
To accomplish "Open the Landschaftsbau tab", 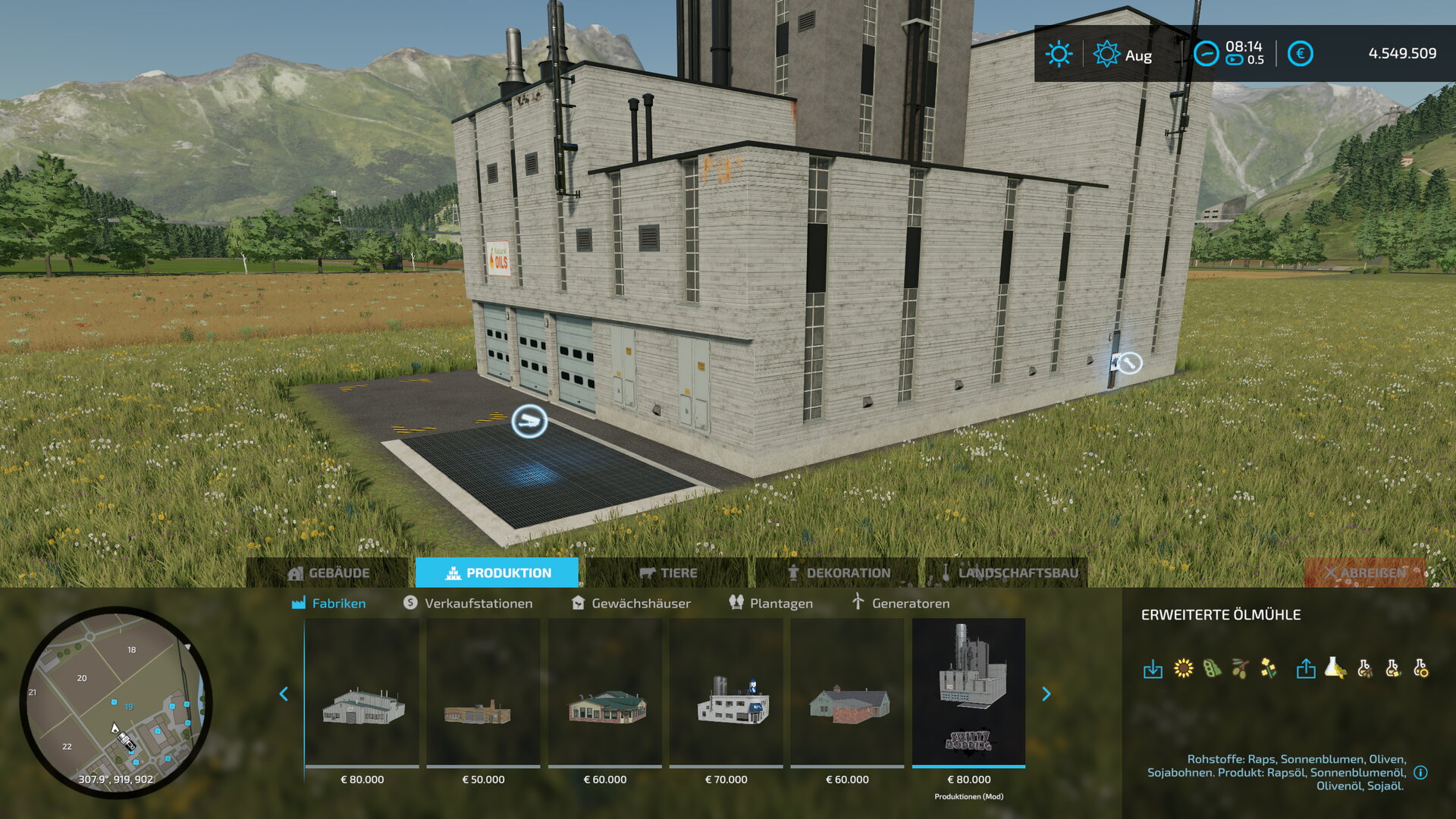I will (1008, 573).
